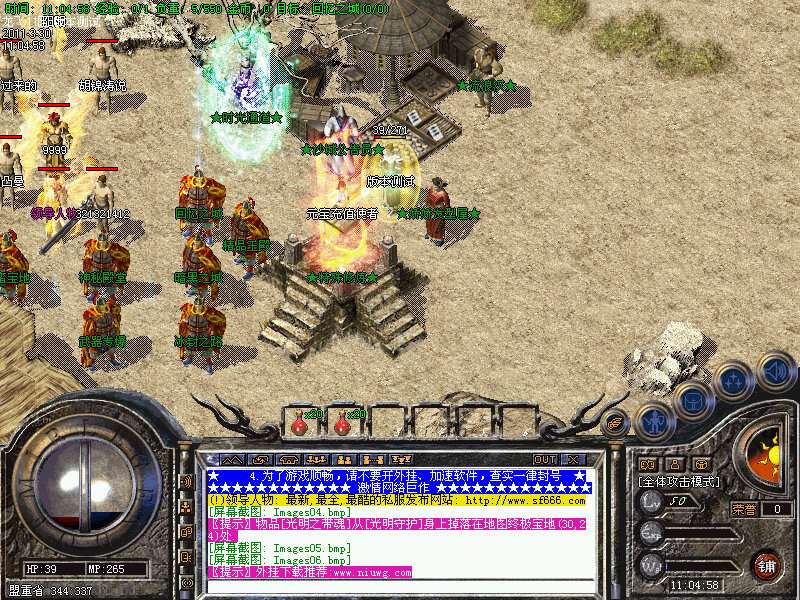Open the red shop button marked 铺
Viewport: 800px width, 600px height.
[768, 565]
